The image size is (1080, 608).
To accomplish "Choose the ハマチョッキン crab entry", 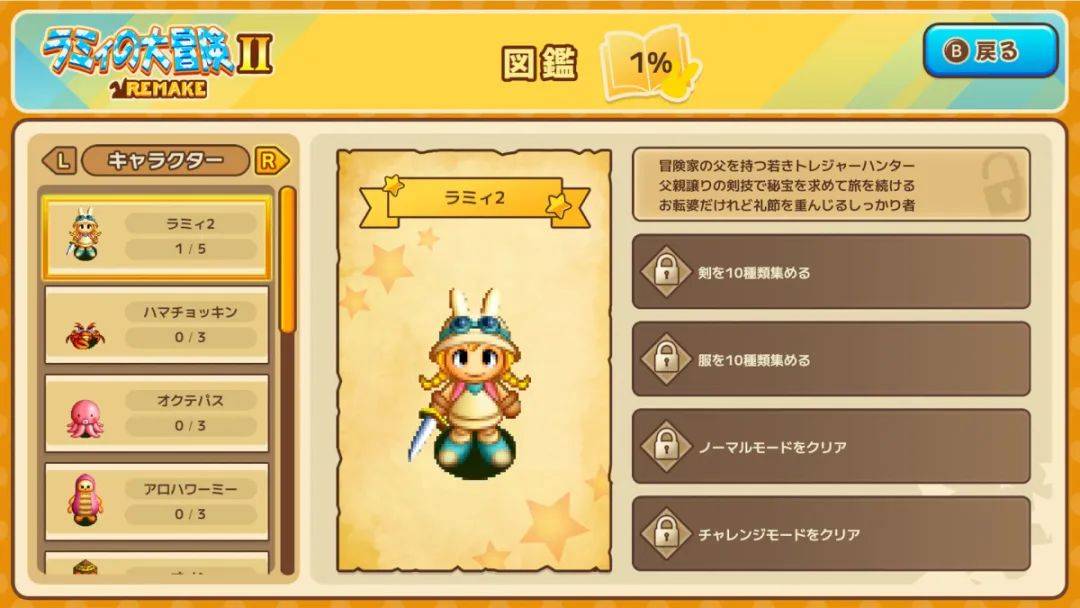I will pyautogui.click(x=156, y=325).
